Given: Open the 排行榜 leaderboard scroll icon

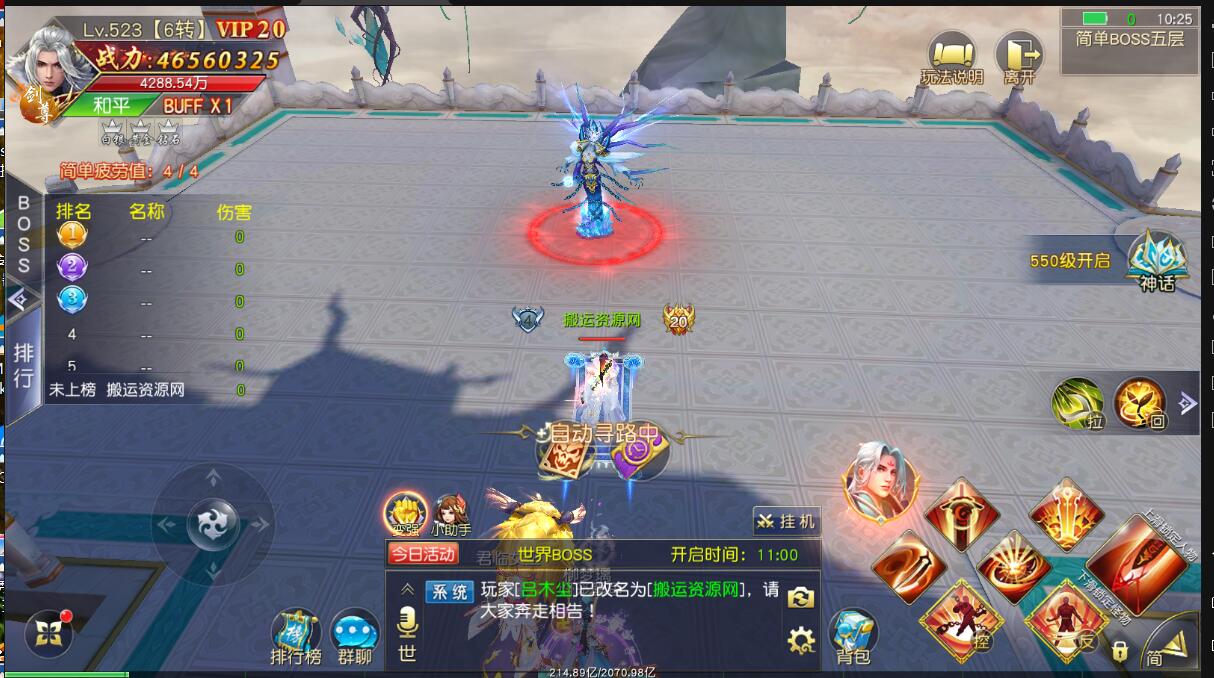Looking at the screenshot, I should (x=296, y=636).
